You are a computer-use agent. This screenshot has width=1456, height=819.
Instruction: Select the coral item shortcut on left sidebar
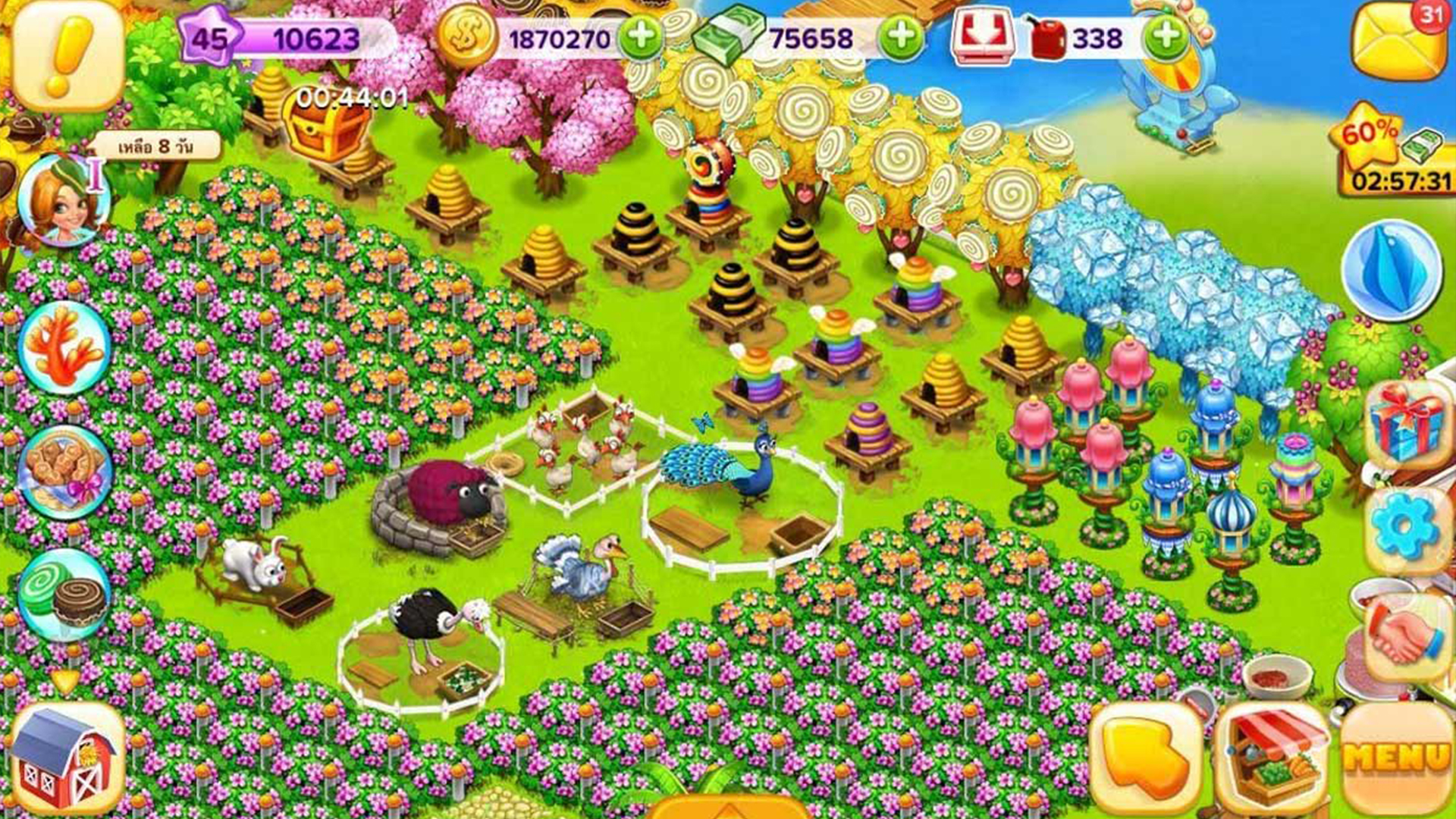(x=64, y=349)
